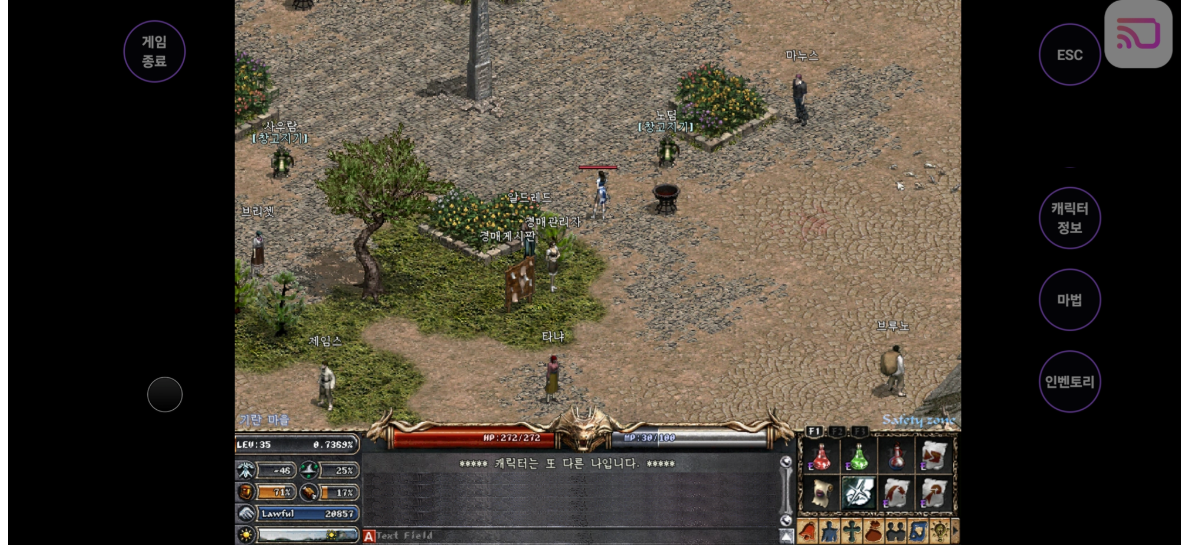Tap the ESC overlay button

1069,54
